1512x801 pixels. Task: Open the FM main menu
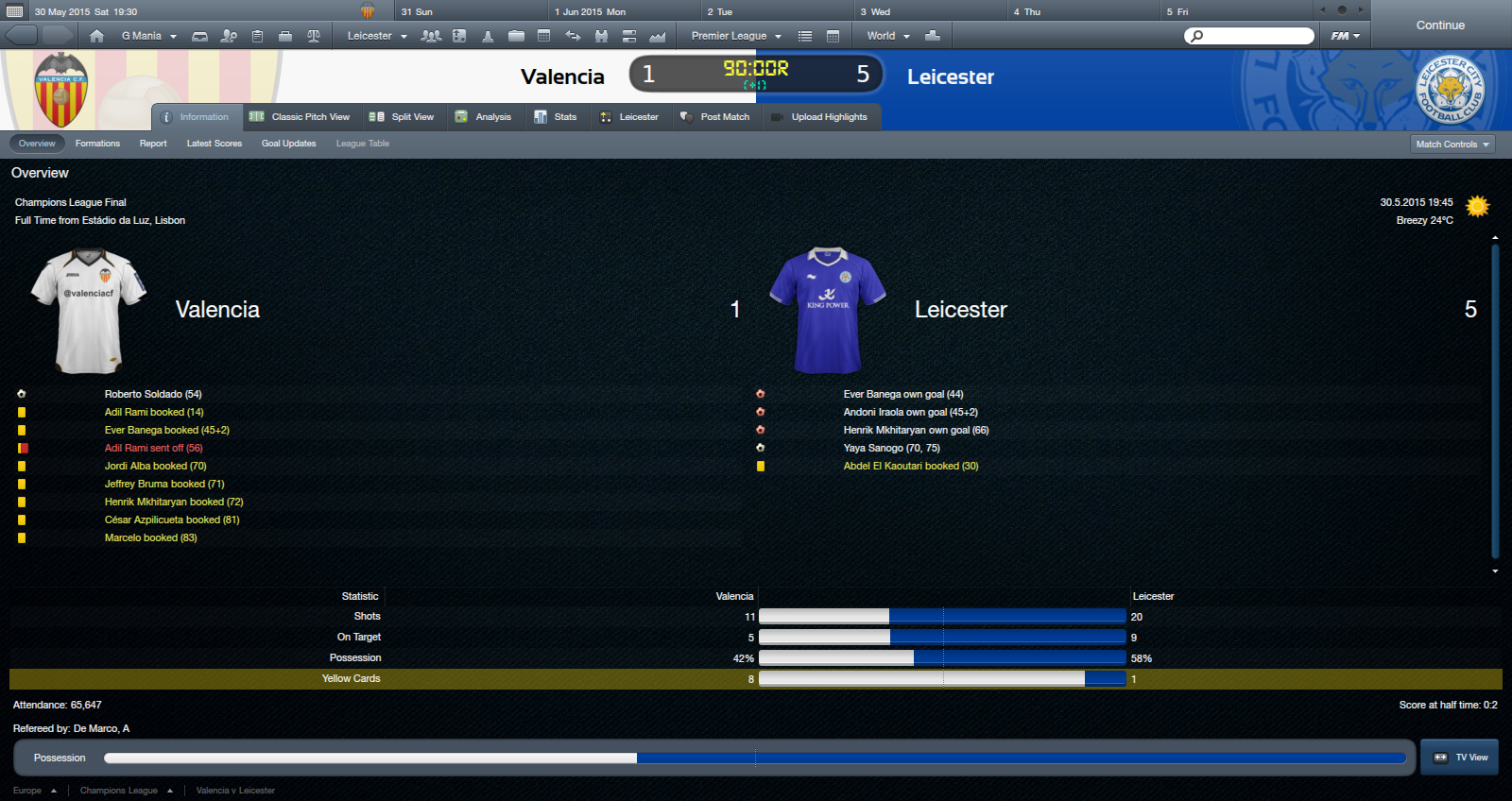point(1345,36)
